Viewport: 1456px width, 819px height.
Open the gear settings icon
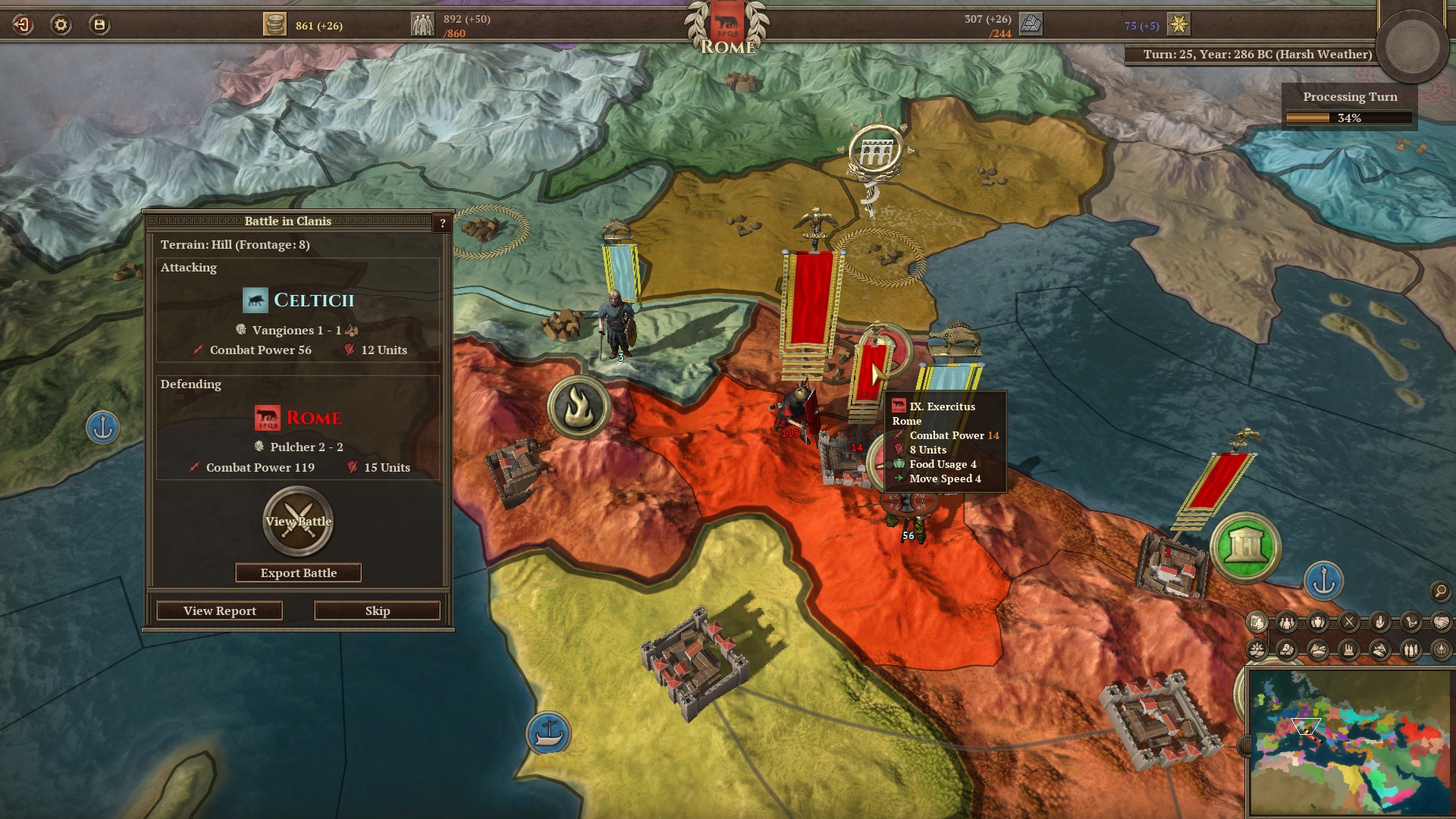point(61,25)
